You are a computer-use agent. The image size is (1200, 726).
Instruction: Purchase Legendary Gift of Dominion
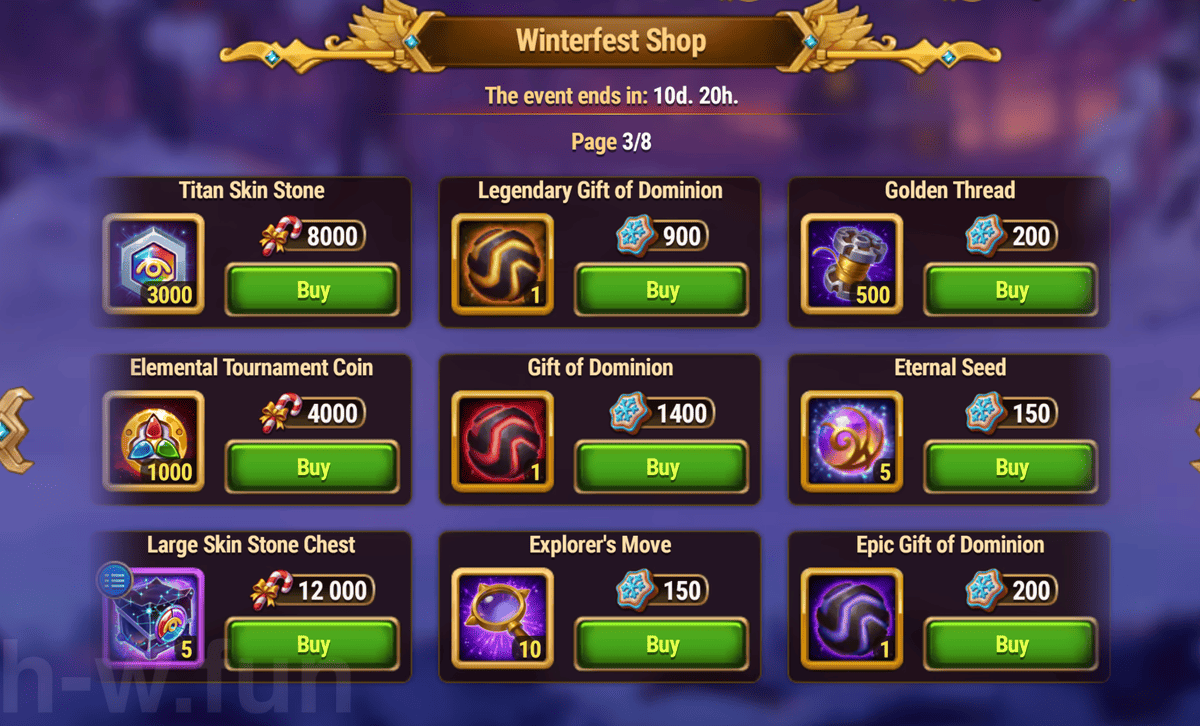coord(662,291)
